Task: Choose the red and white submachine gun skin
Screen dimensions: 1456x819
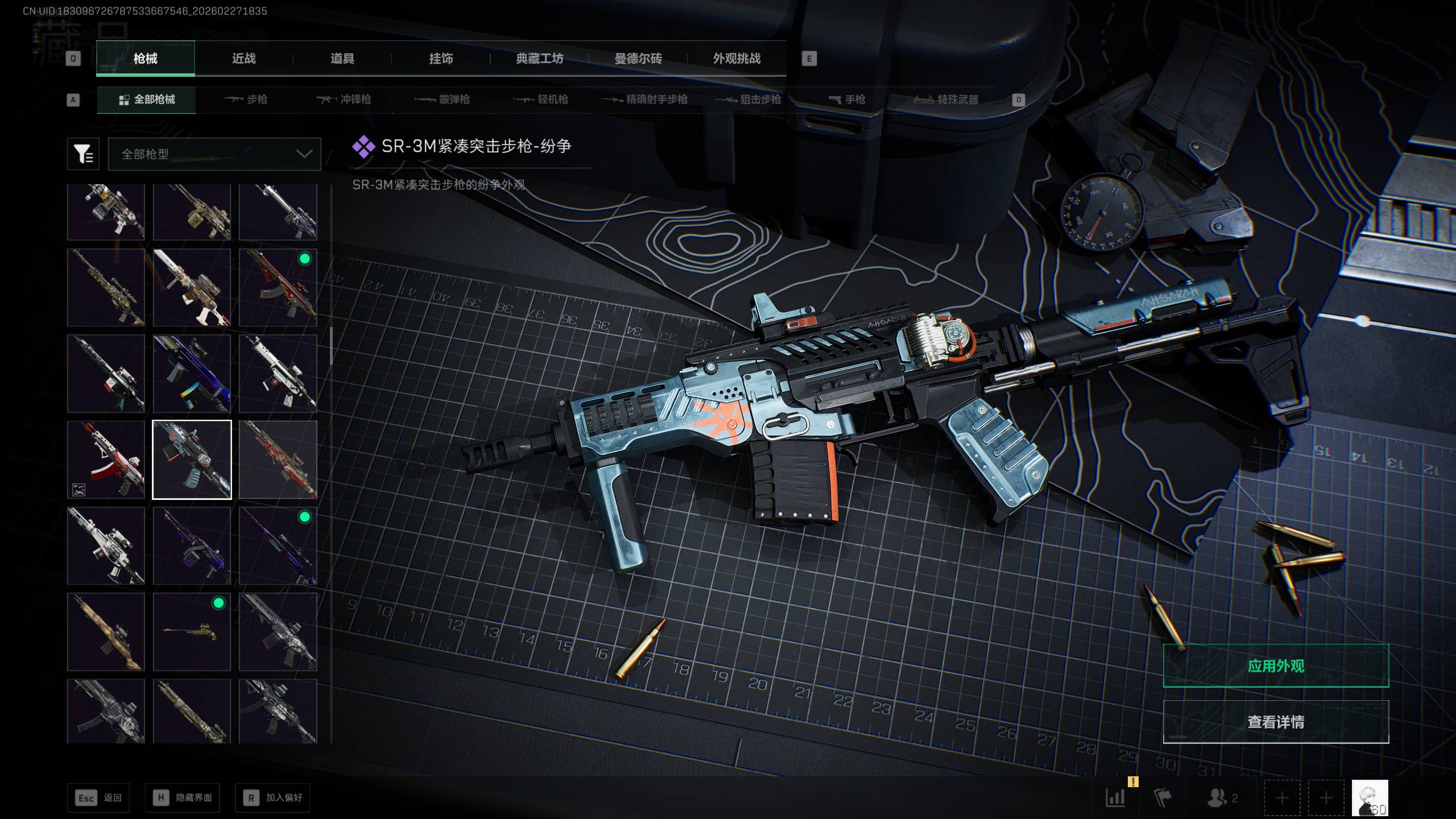Action: pos(106,460)
